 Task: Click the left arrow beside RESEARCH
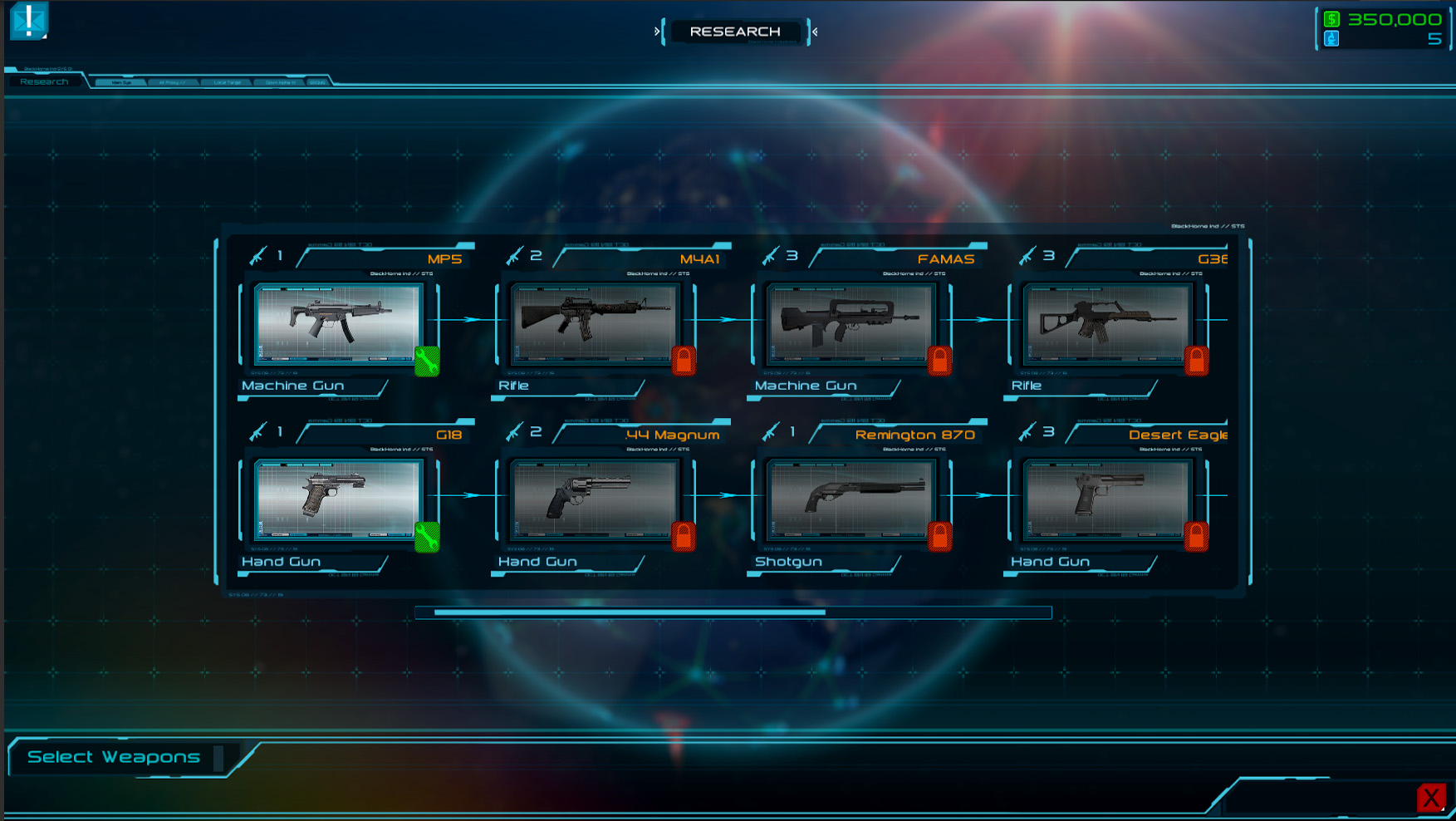657,32
